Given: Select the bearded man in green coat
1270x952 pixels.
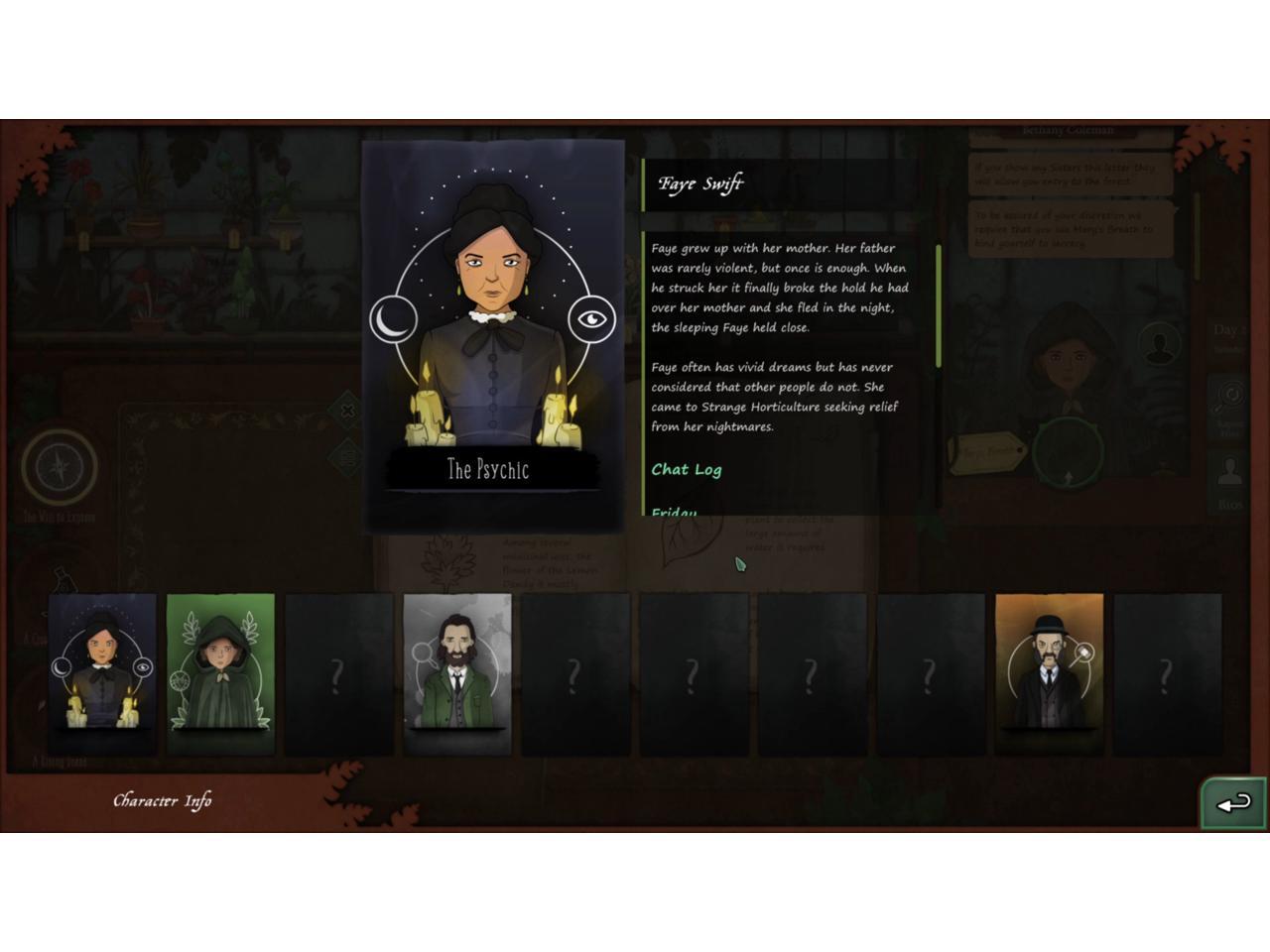Looking at the screenshot, I should (x=457, y=674).
